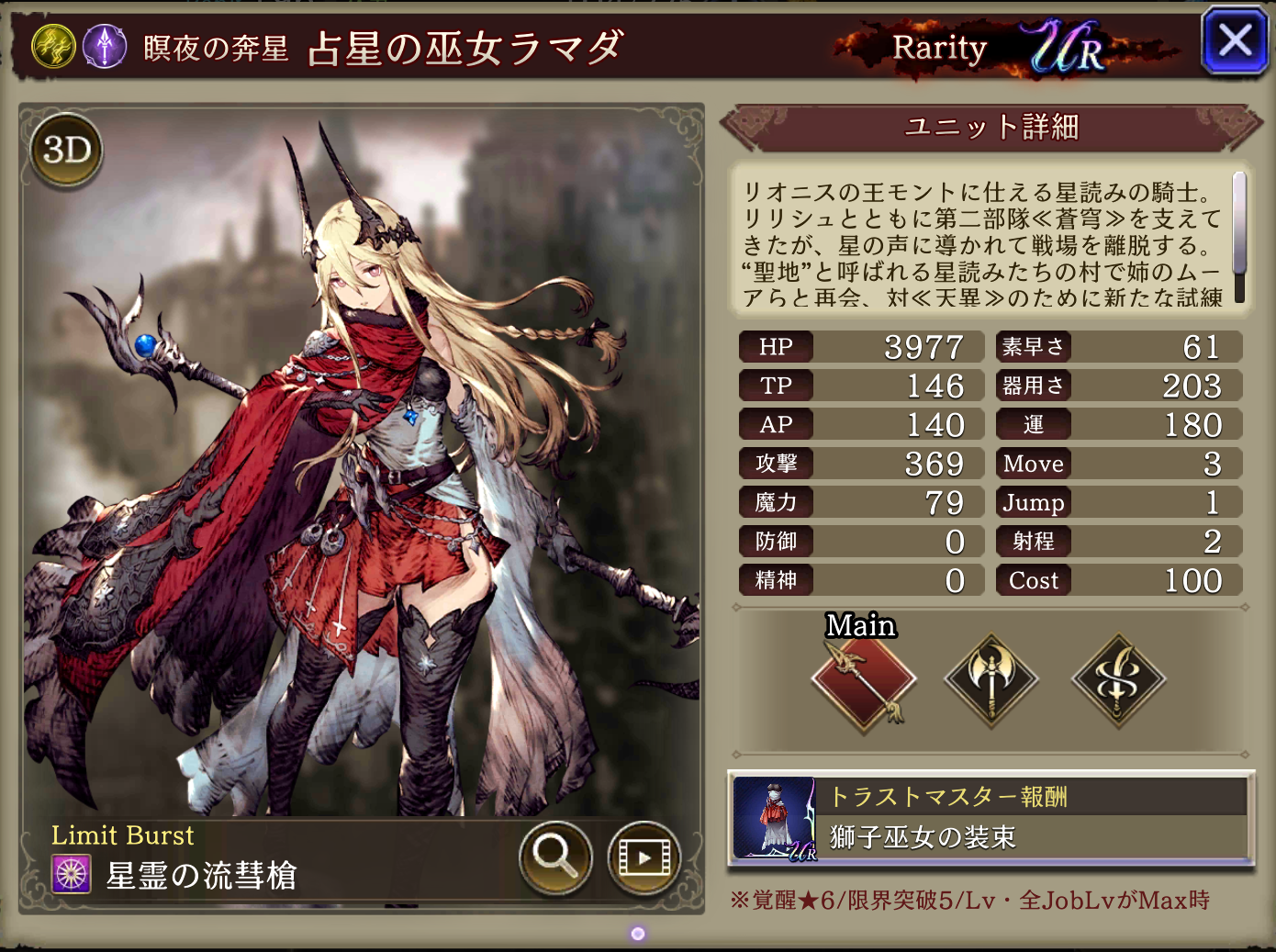Inspect the Limit Burst with the magnifier
This screenshot has width=1276, height=952.
tap(554, 857)
